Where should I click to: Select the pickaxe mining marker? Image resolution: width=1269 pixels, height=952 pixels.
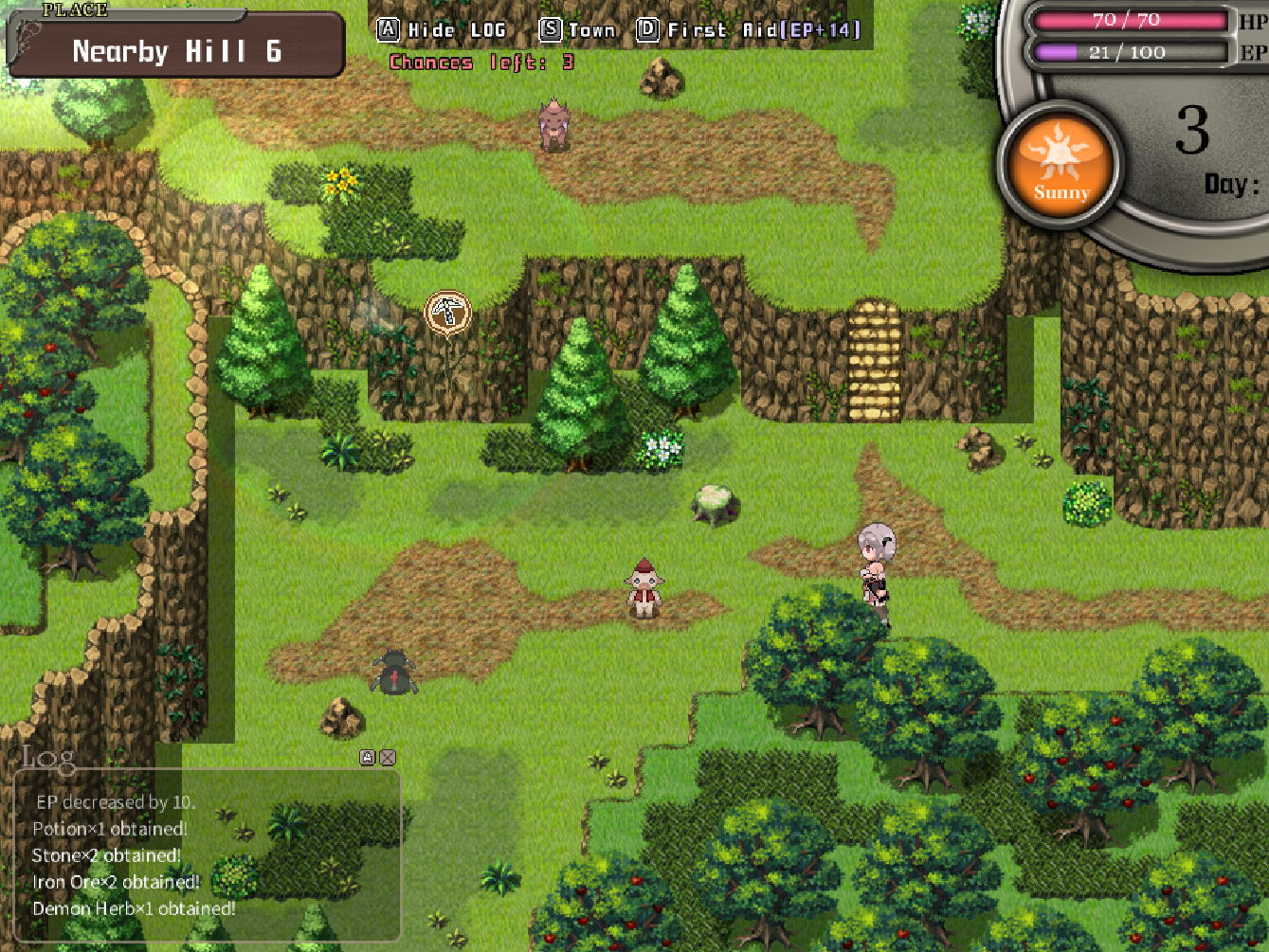pos(447,312)
